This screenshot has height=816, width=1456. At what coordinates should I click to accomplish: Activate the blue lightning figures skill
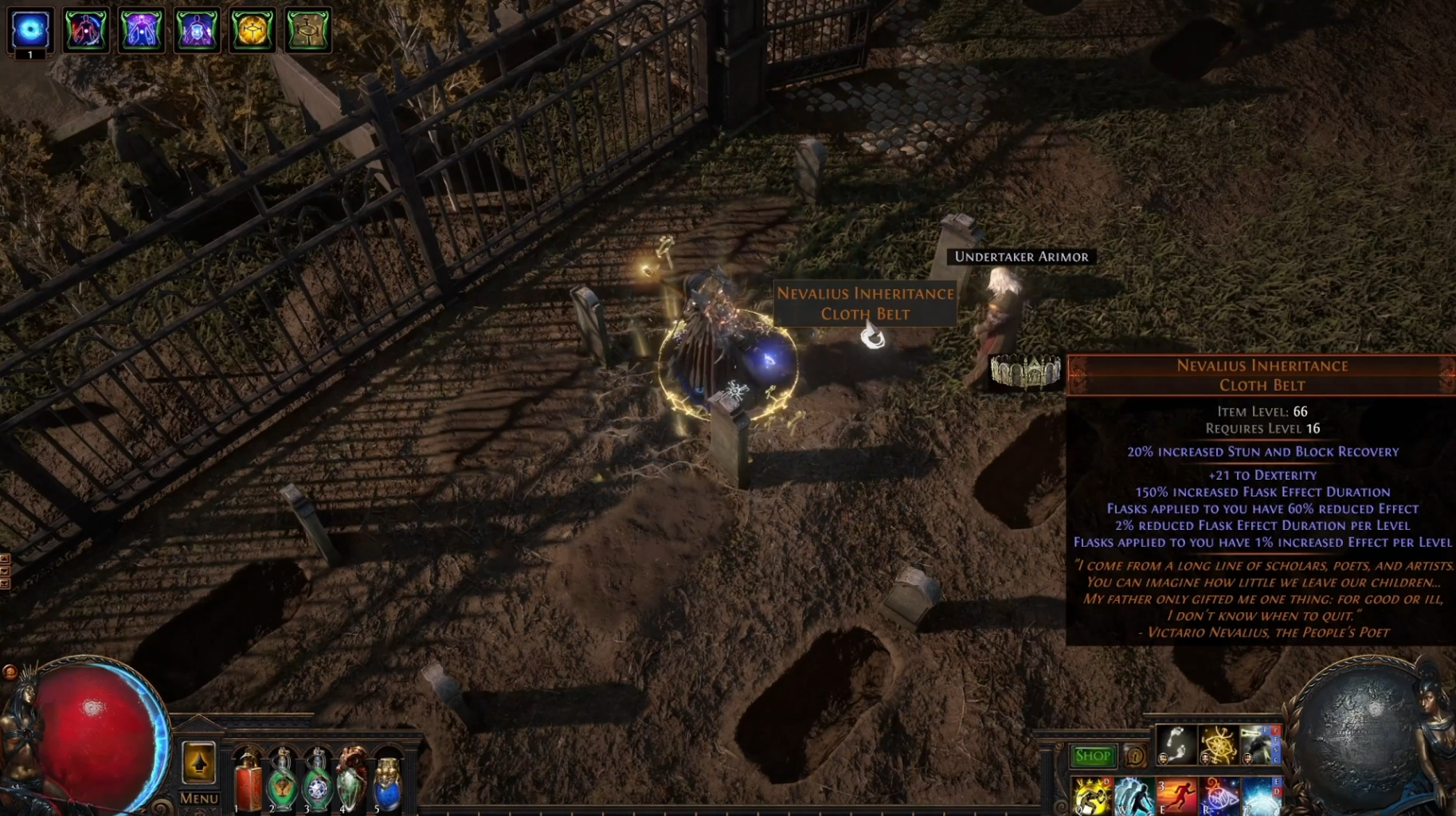pyautogui.click(x=1133, y=796)
